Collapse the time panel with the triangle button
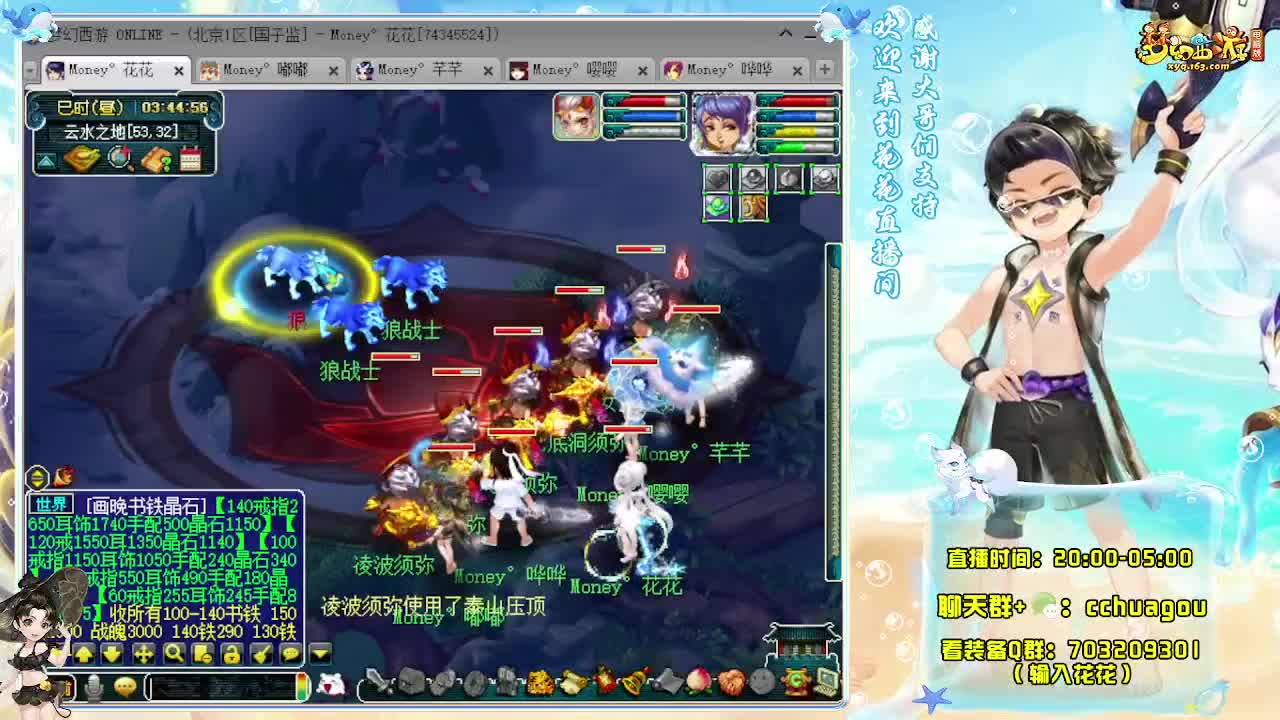Screen dimensions: 1280x720 pos(45,158)
